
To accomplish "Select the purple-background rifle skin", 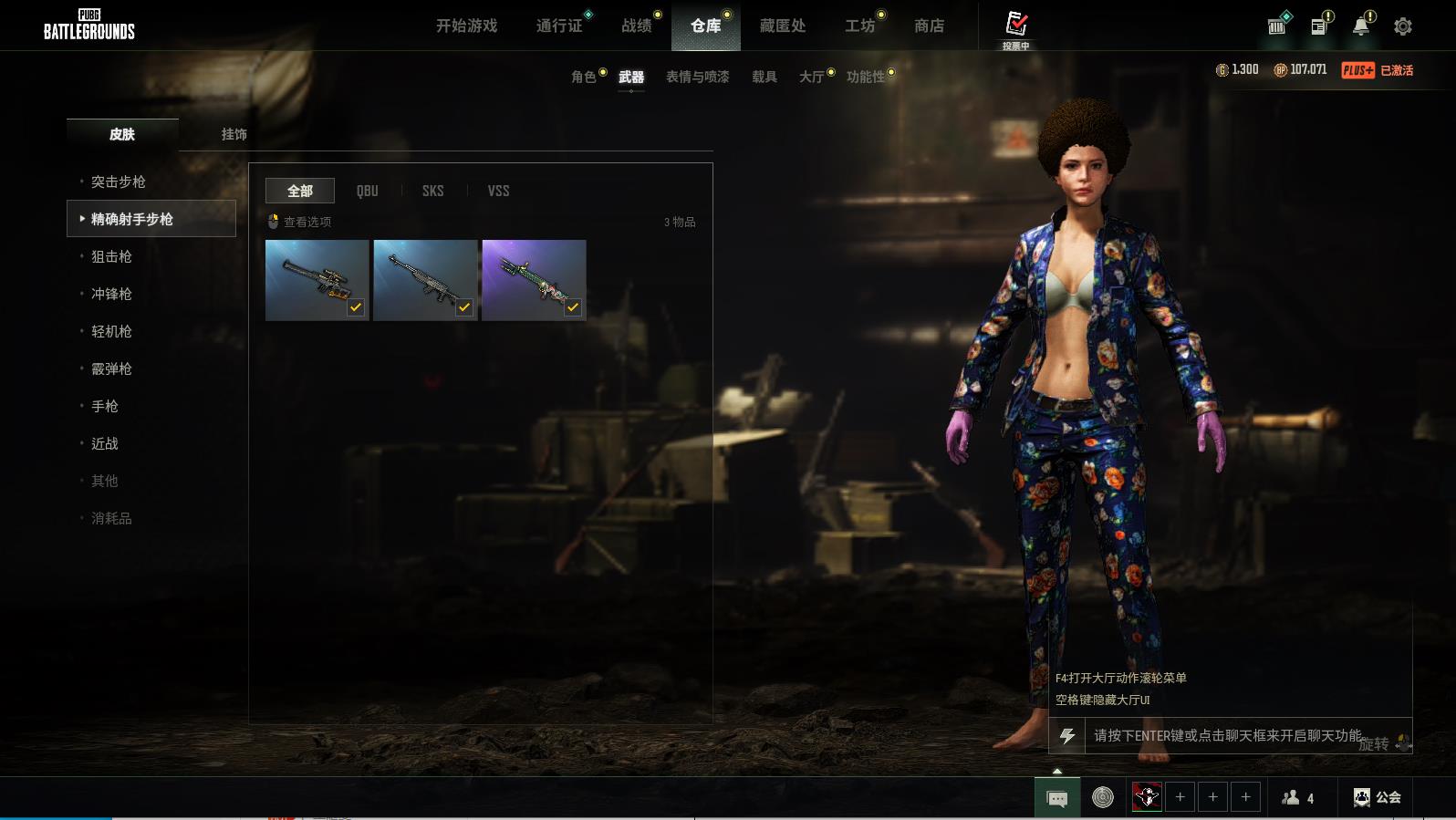I will click(534, 280).
